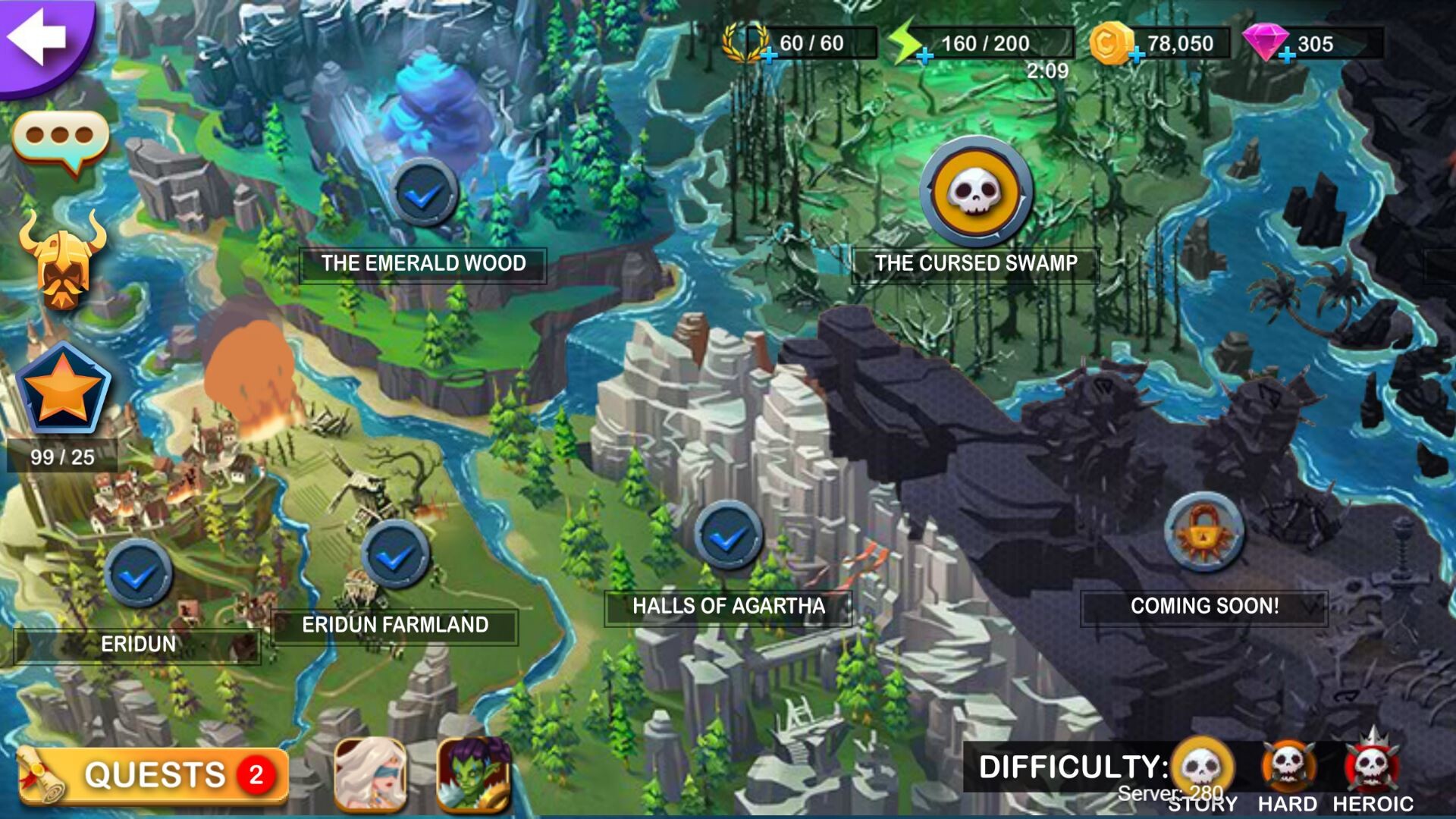Open the Eridun Farmland map node

click(395, 556)
